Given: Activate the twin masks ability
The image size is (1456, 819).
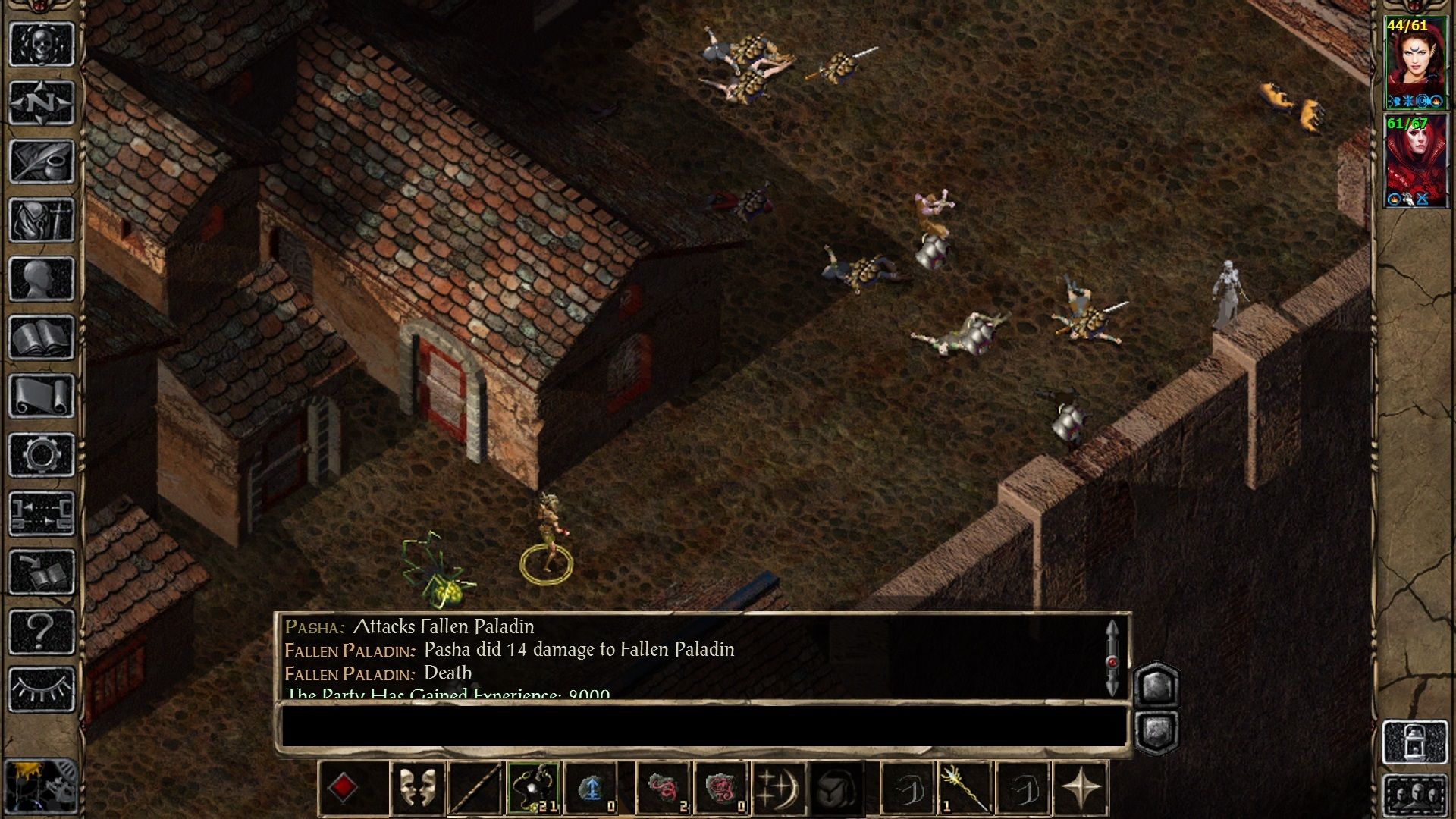Looking at the screenshot, I should tap(417, 789).
